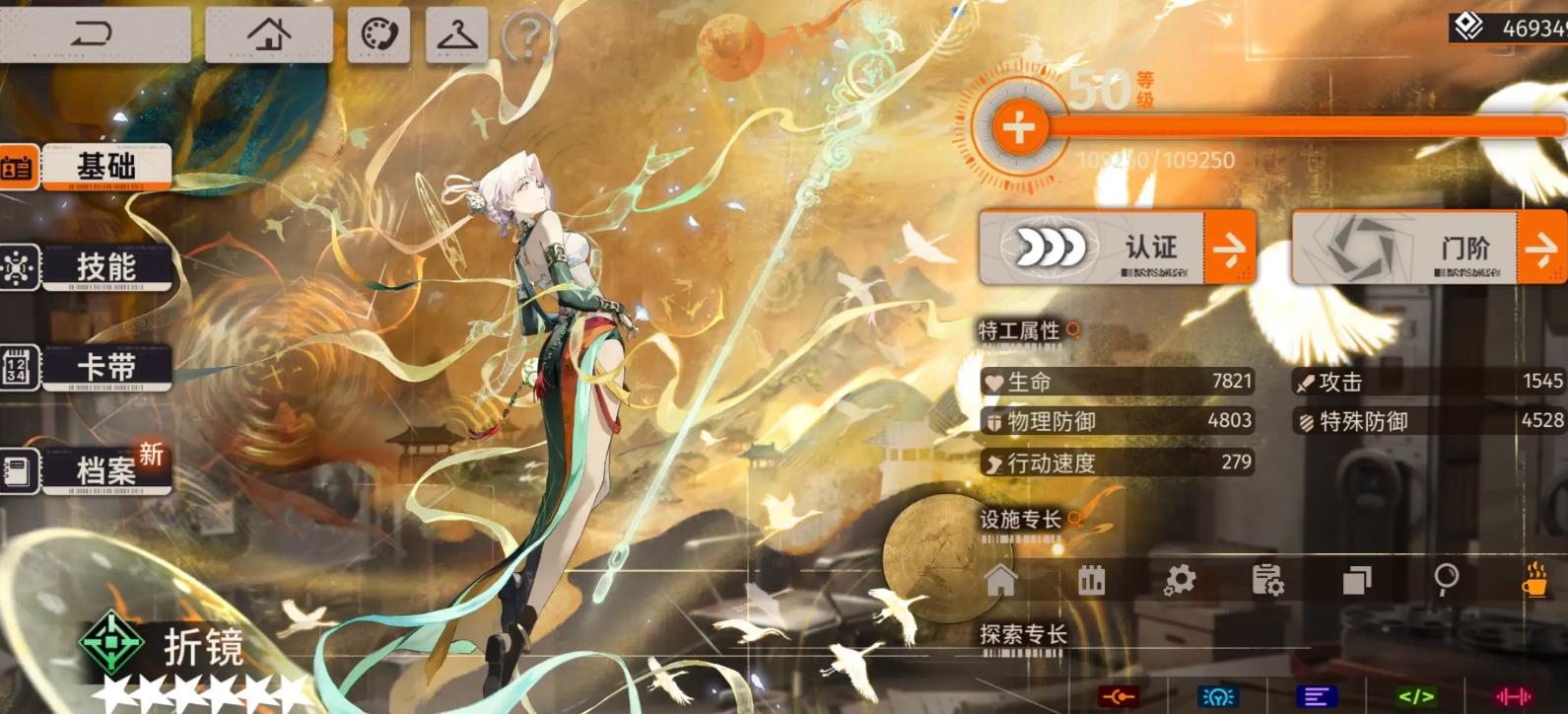1568x714 pixels.
Task: Open the hanger outfit icon at top
Action: pyautogui.click(x=455, y=33)
